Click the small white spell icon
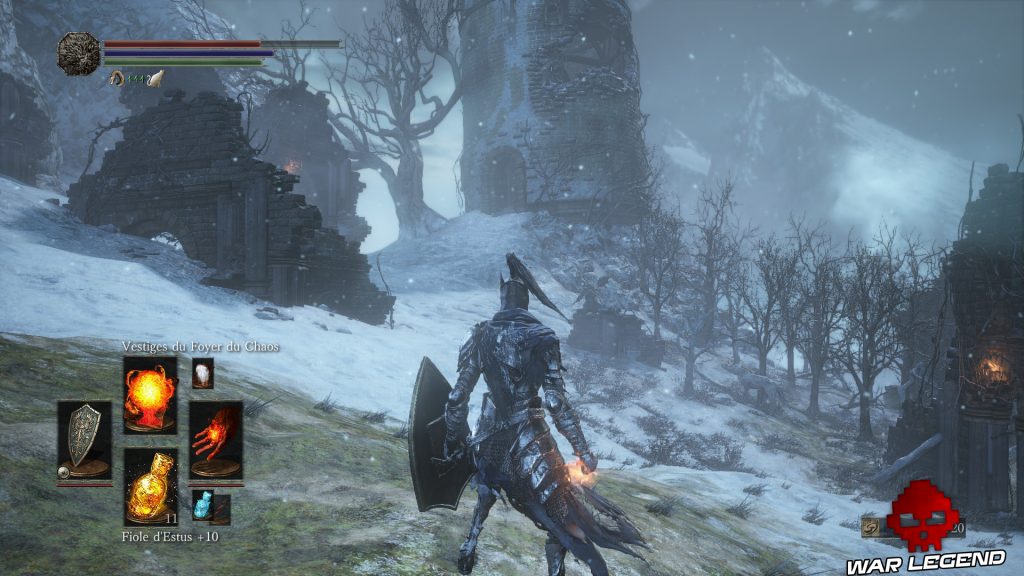The width and height of the screenshot is (1024, 576). tap(202, 373)
